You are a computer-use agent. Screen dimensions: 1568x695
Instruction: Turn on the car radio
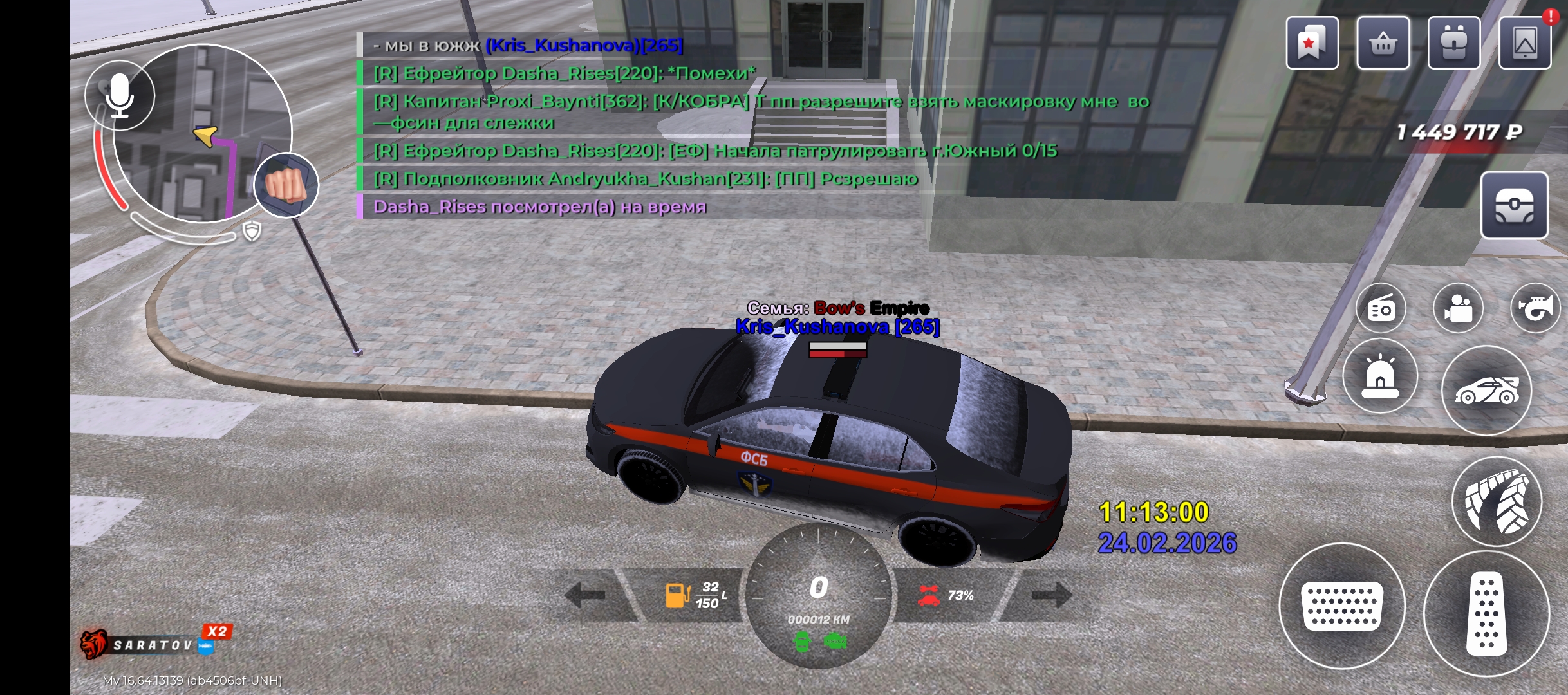click(x=1381, y=308)
